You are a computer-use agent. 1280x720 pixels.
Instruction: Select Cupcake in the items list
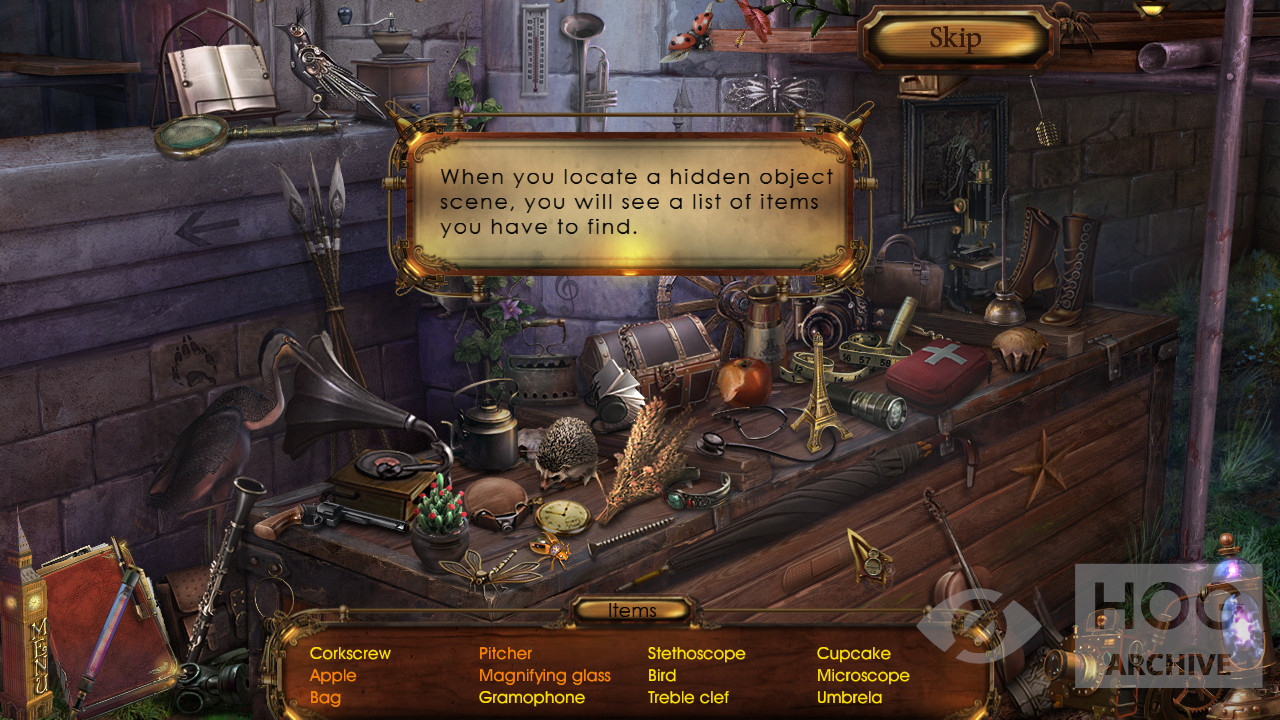[853, 654]
